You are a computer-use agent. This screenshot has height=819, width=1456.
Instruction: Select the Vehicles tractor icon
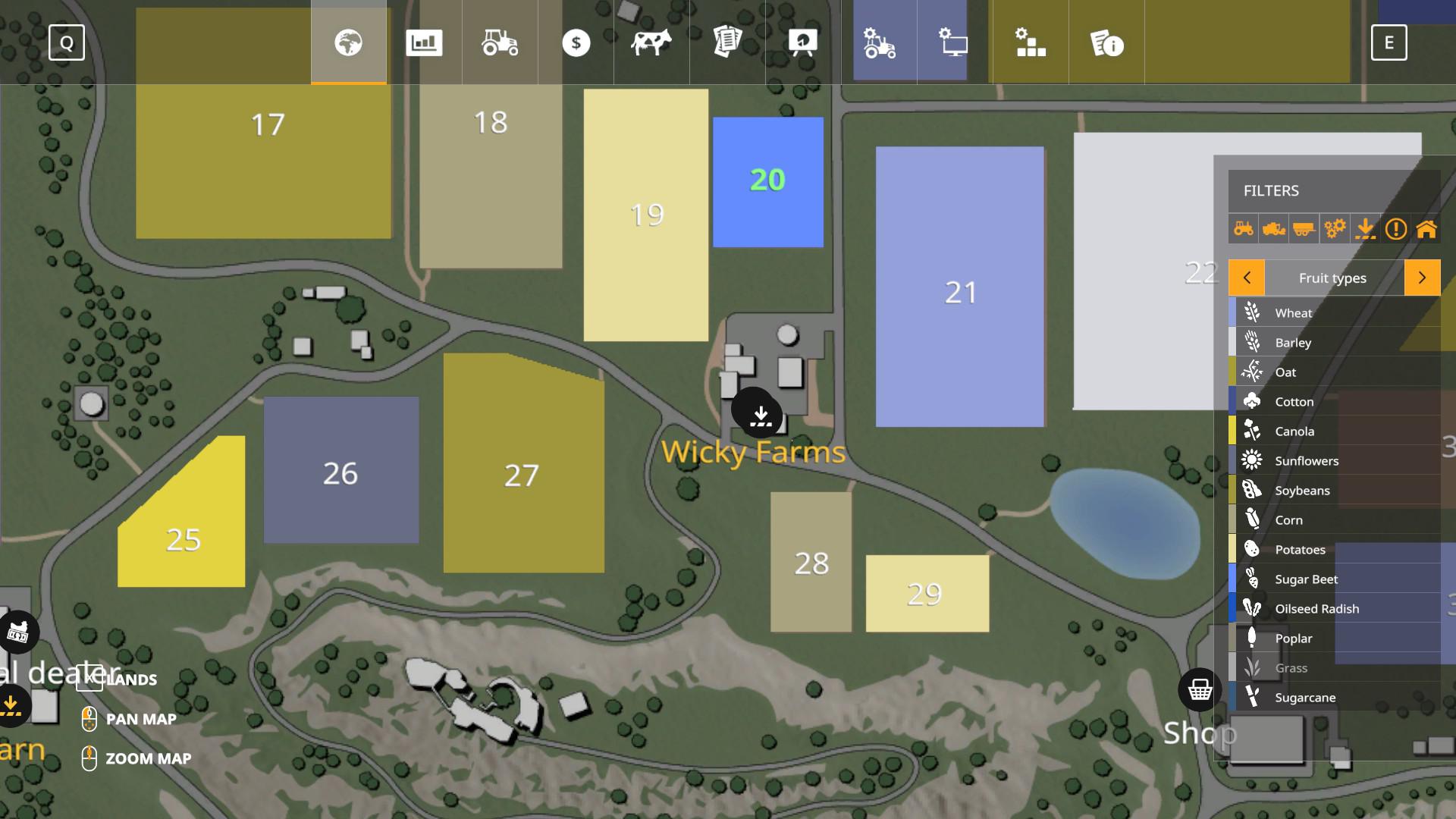coord(500,43)
